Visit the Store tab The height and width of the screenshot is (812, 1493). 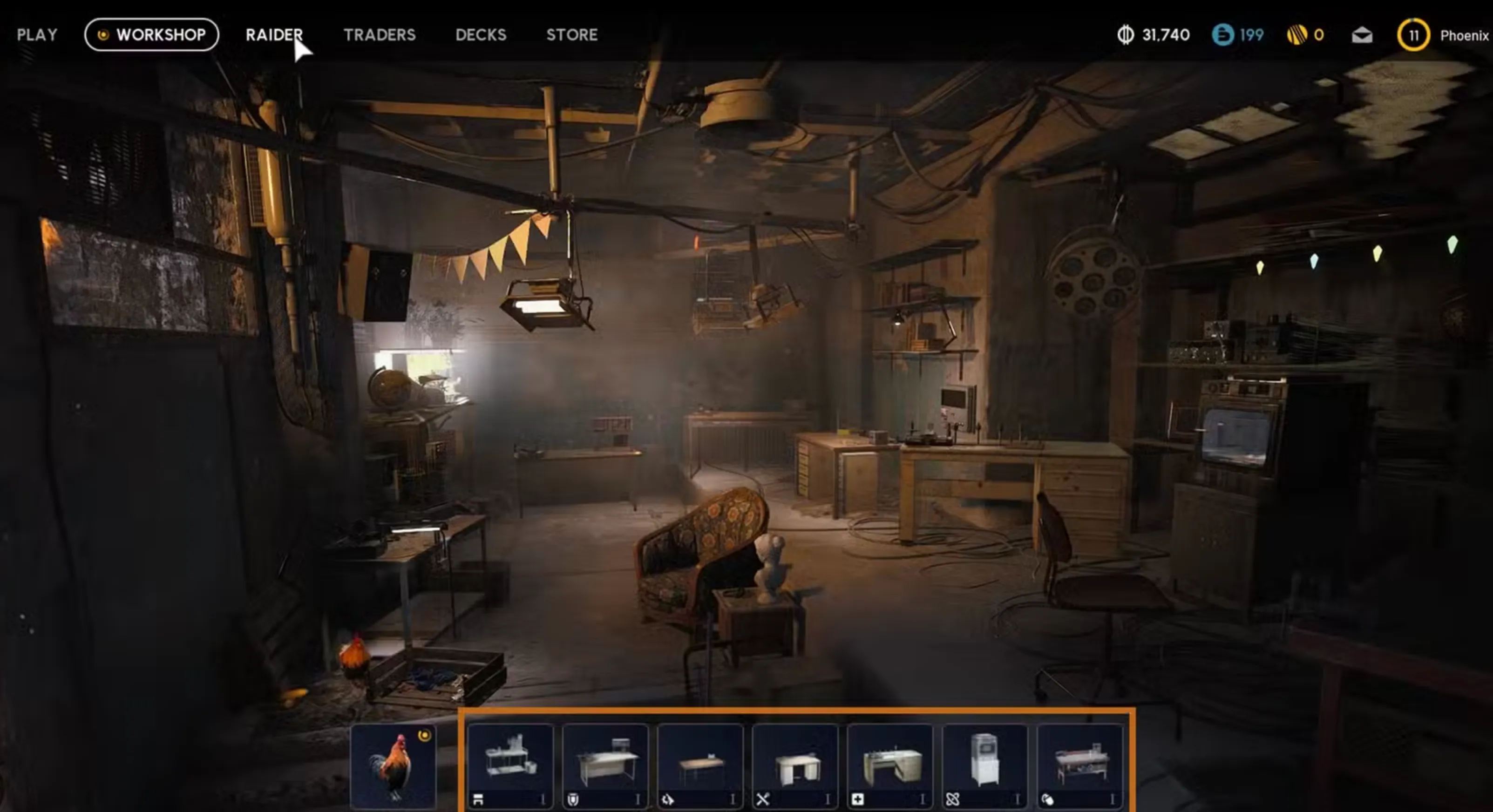tap(571, 35)
